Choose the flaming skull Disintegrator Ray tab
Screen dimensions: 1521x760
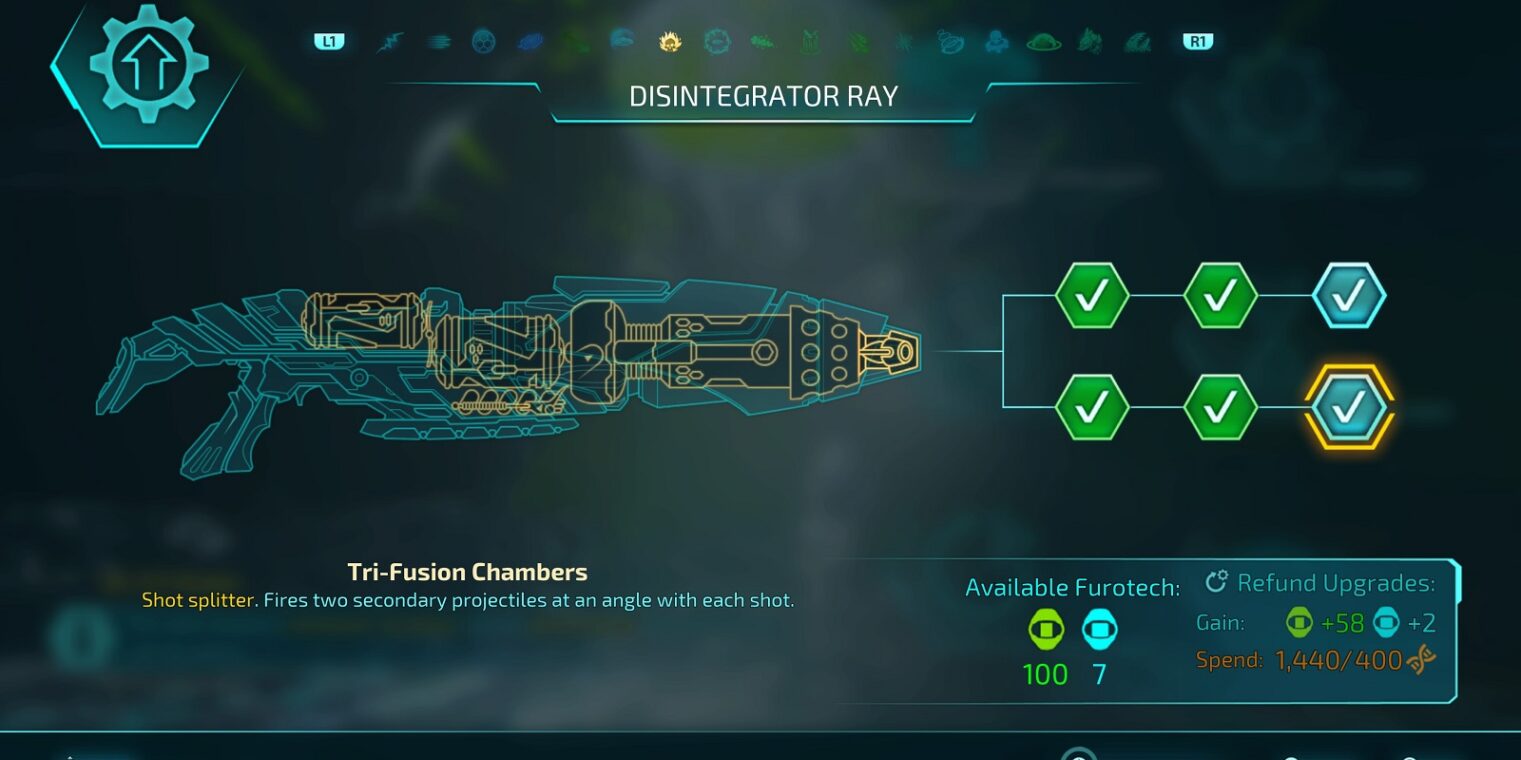point(670,42)
